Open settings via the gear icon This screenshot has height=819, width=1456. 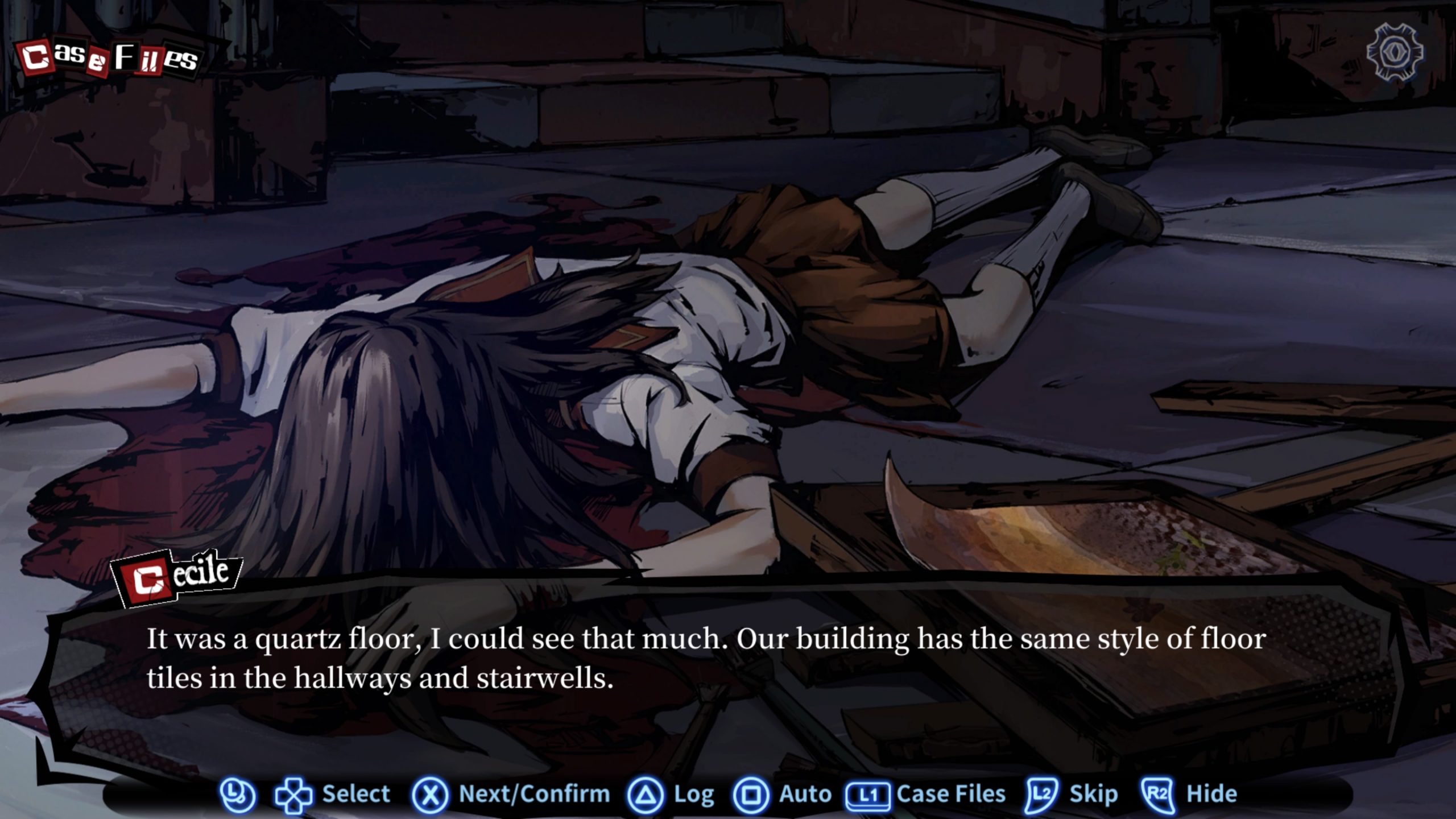coord(1395,53)
